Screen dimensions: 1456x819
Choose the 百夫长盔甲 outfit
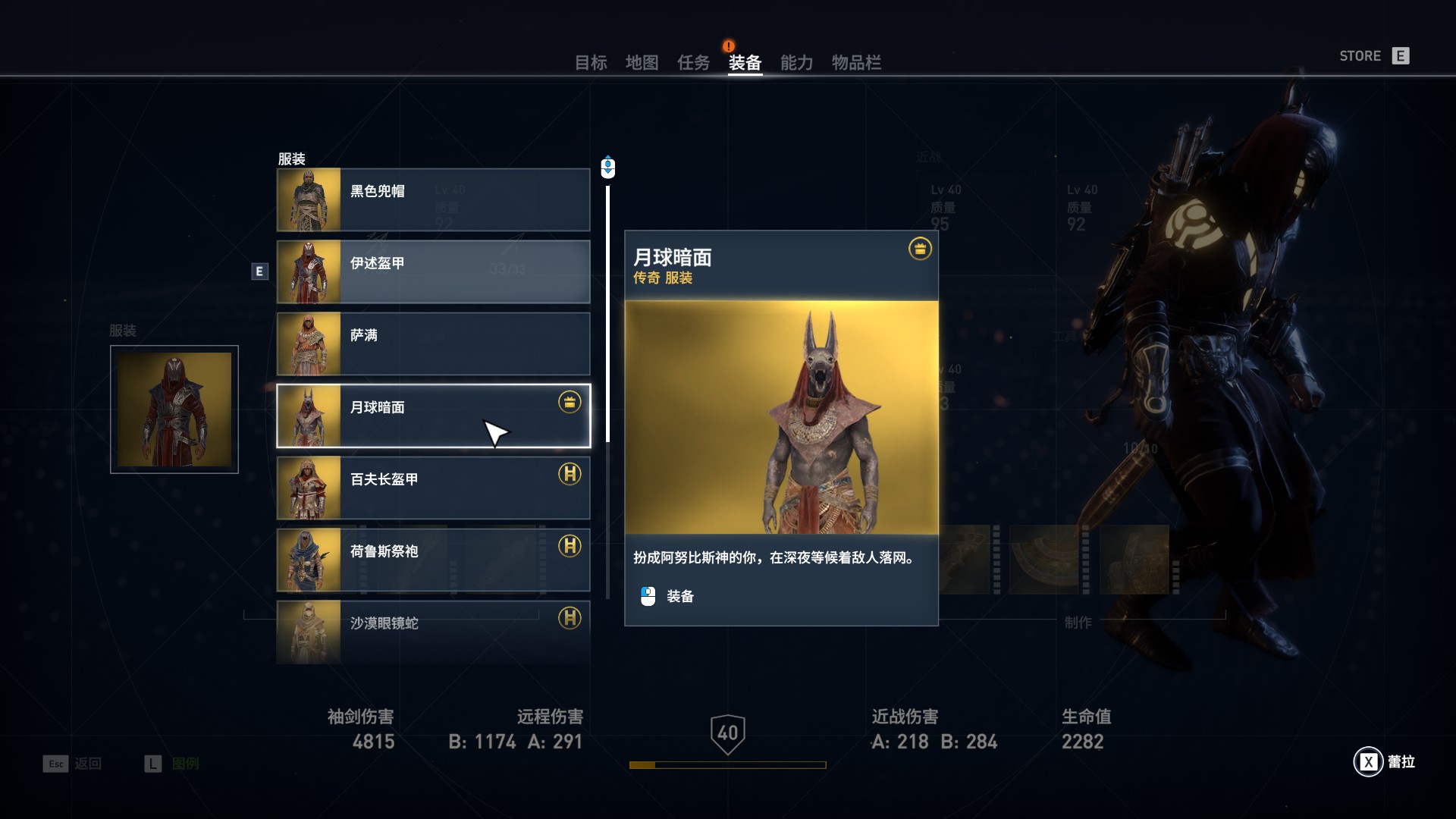click(433, 488)
